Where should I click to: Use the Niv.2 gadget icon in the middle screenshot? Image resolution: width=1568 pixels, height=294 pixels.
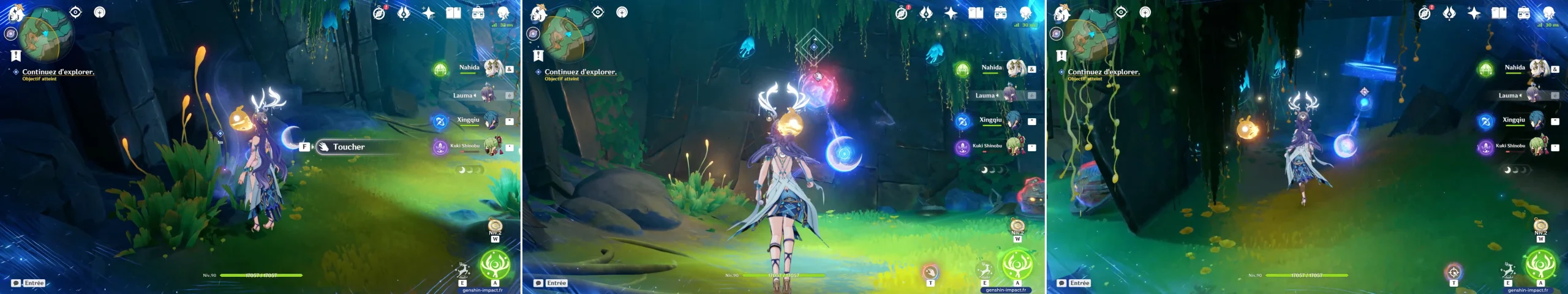[1017, 227]
